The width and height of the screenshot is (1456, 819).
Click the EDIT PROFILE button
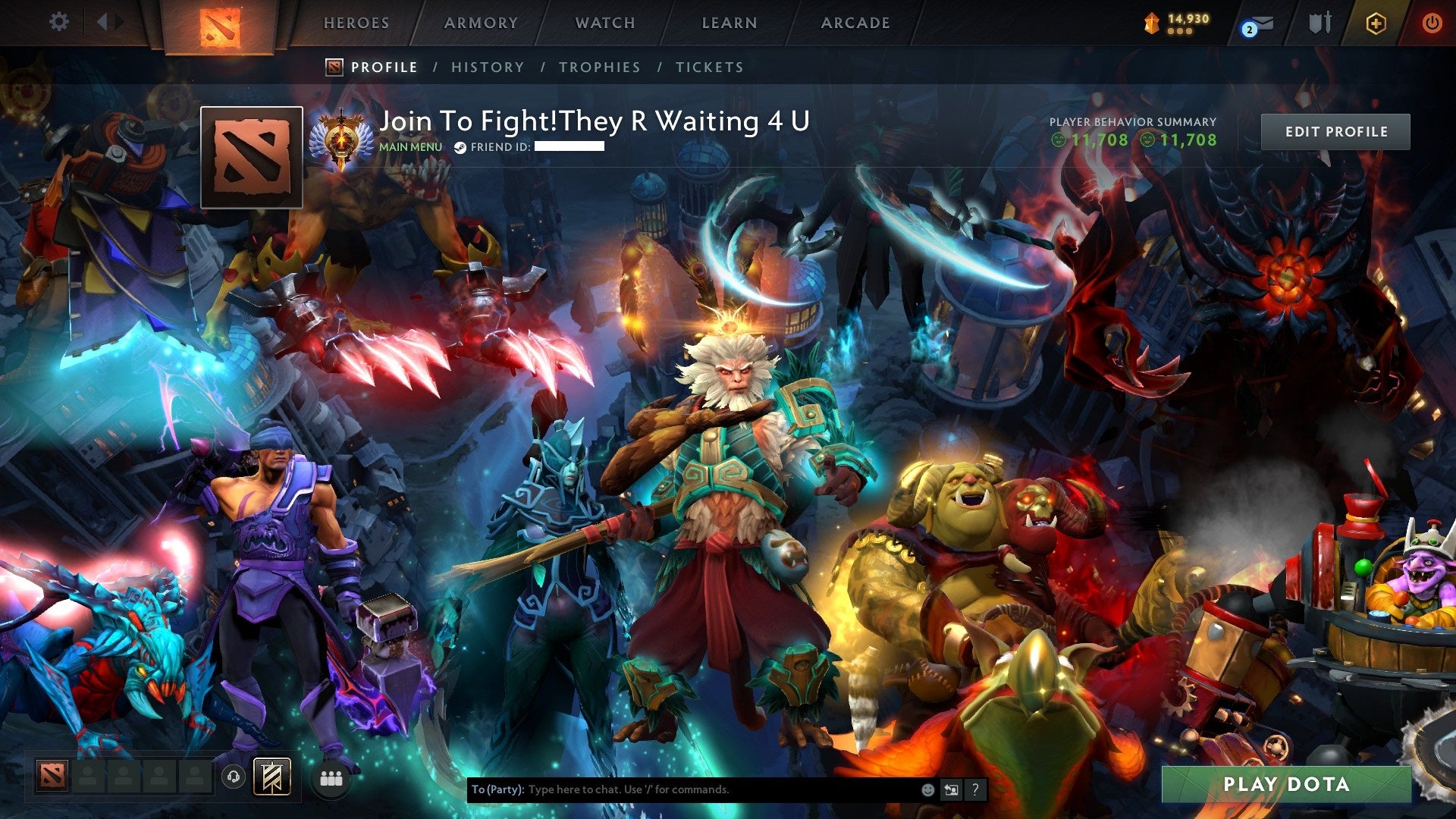(1335, 130)
